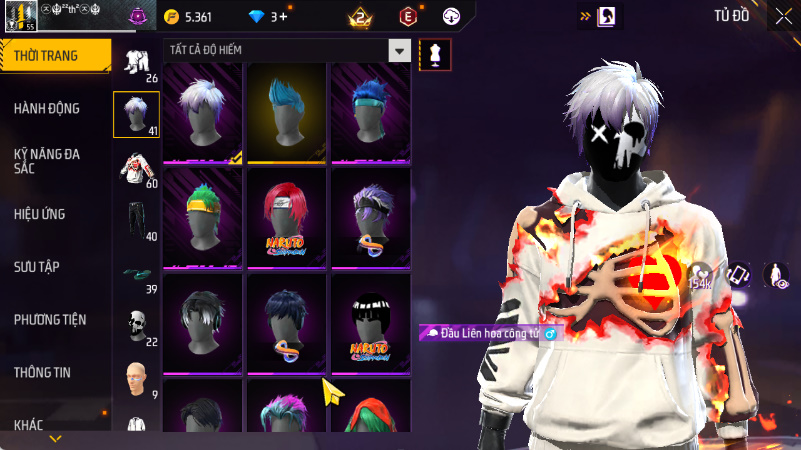Viewport: 801px width, 450px height.
Task: Select the white spiky hair item
Action: [x=203, y=112]
